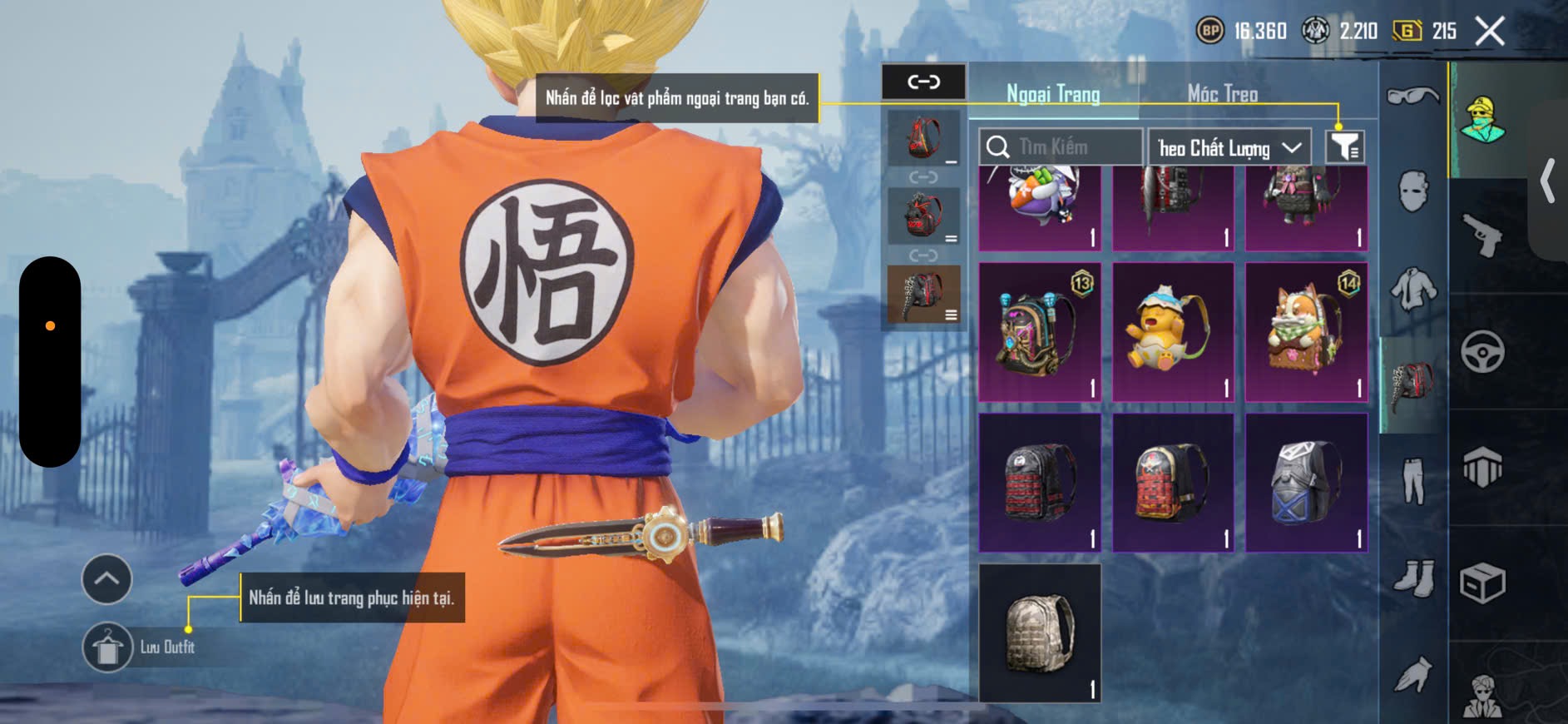The height and width of the screenshot is (724, 1568).
Task: Choose the corgi dog backpack
Action: (1306, 332)
